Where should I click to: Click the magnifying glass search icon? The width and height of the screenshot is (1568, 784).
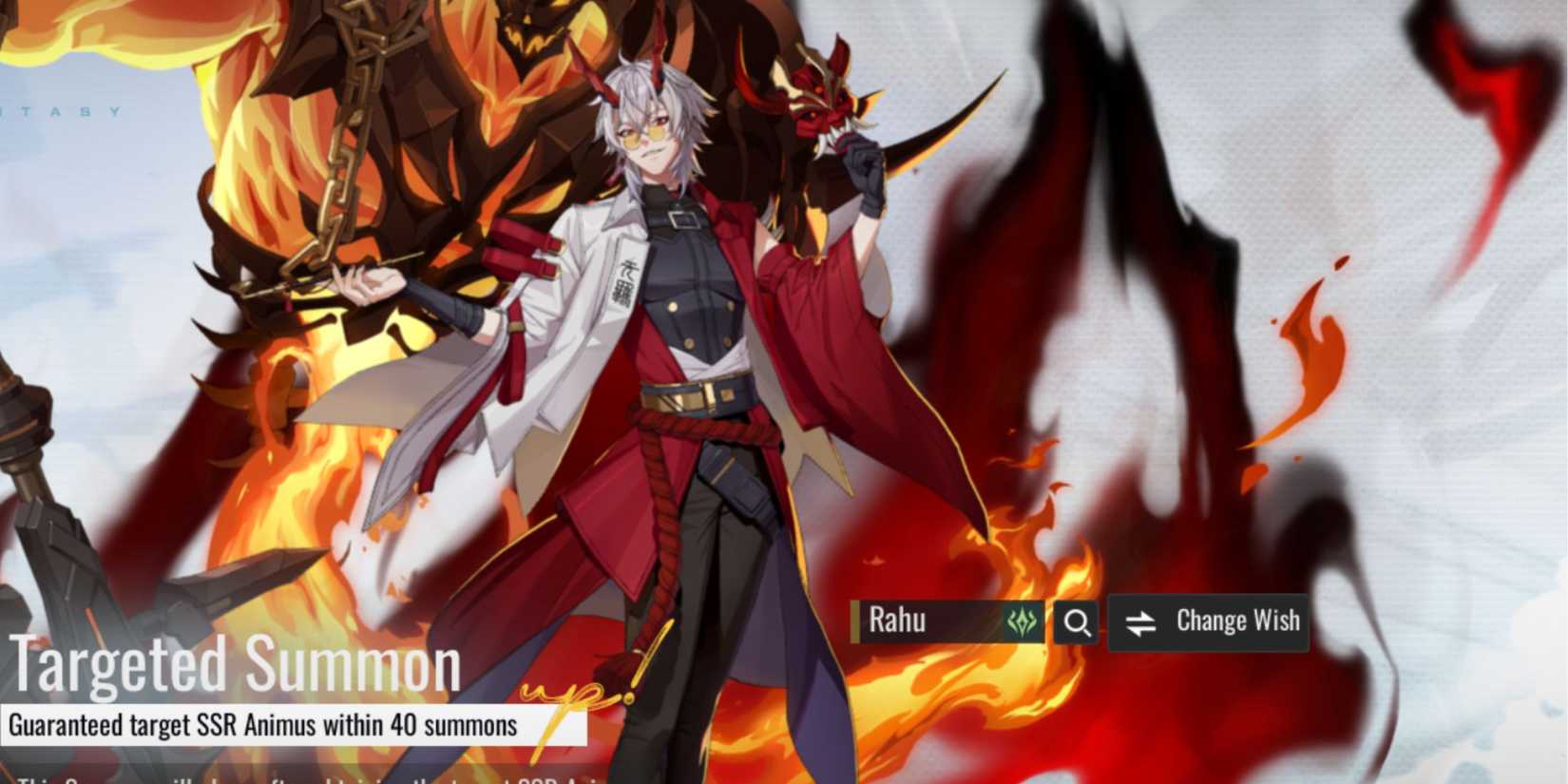(1076, 623)
